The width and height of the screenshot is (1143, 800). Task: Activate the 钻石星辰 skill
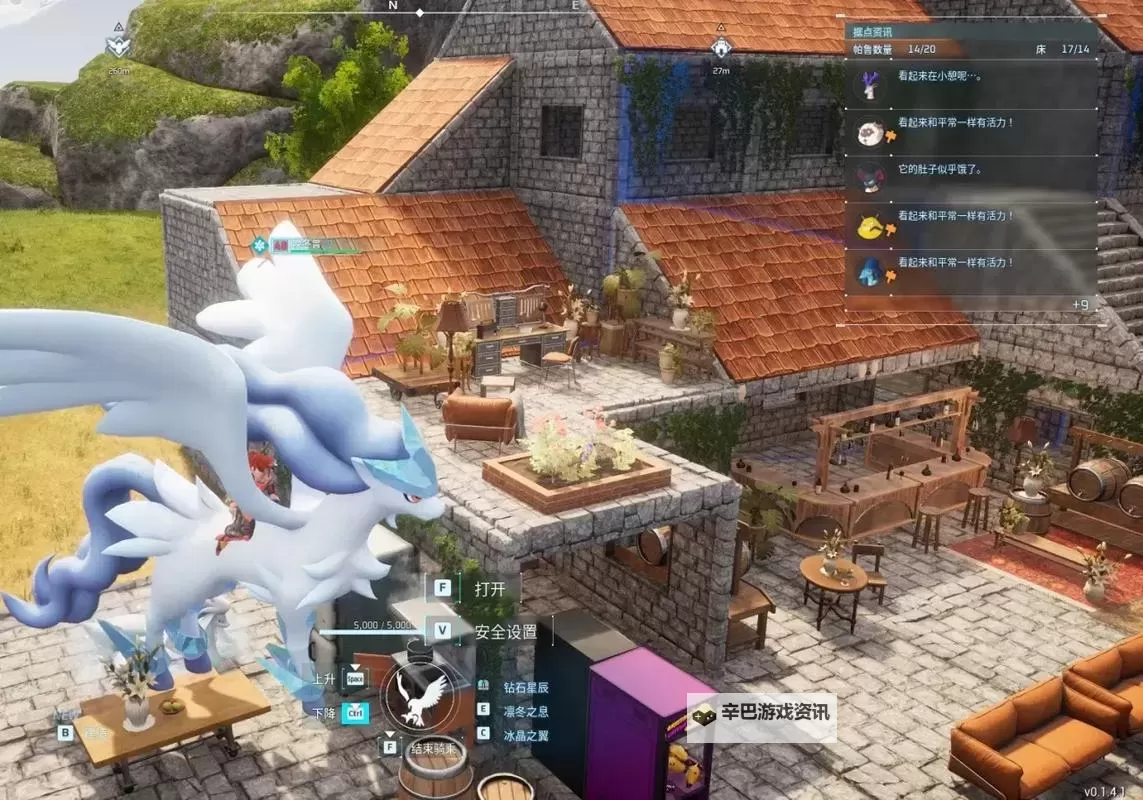point(525,687)
